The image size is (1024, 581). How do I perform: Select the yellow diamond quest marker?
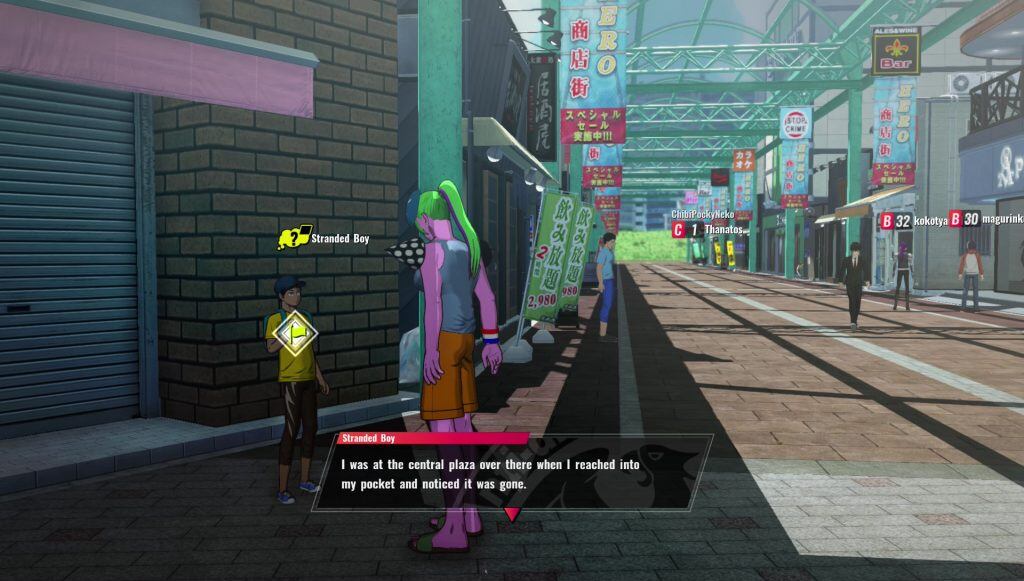(x=296, y=333)
